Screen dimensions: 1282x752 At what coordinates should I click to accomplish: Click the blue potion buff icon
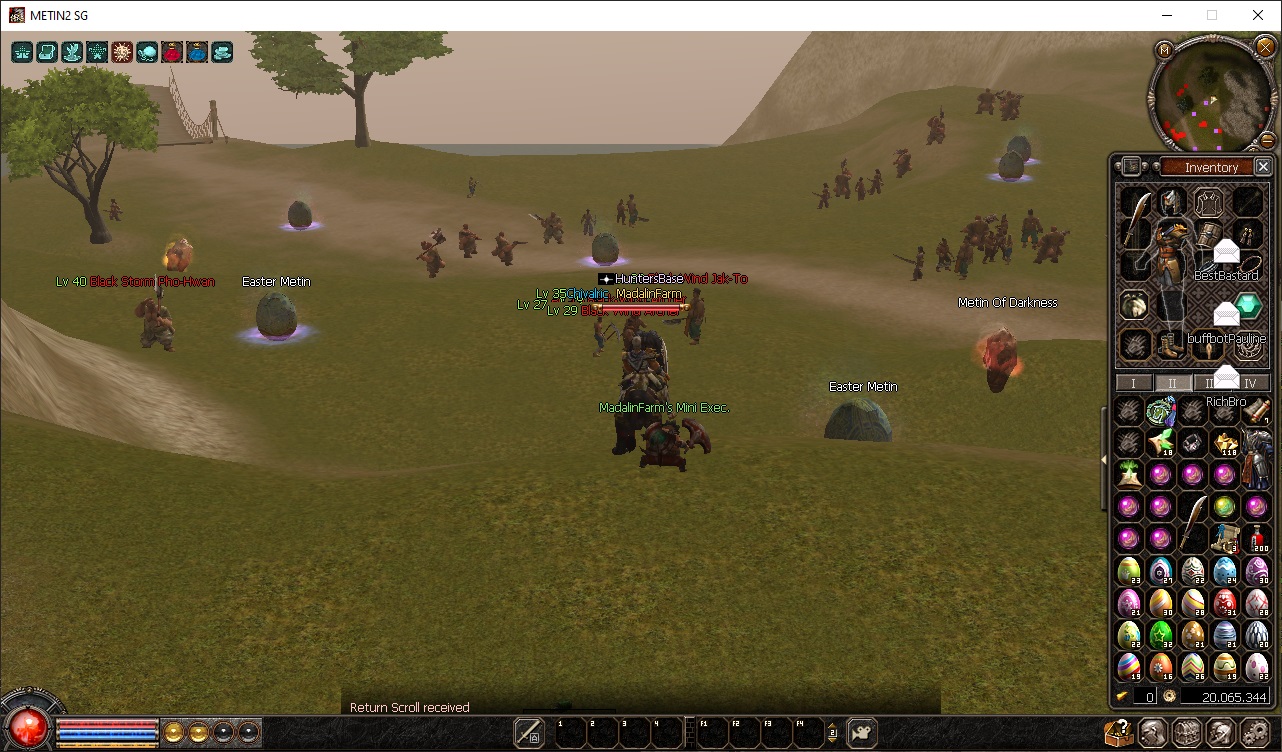[x=197, y=52]
